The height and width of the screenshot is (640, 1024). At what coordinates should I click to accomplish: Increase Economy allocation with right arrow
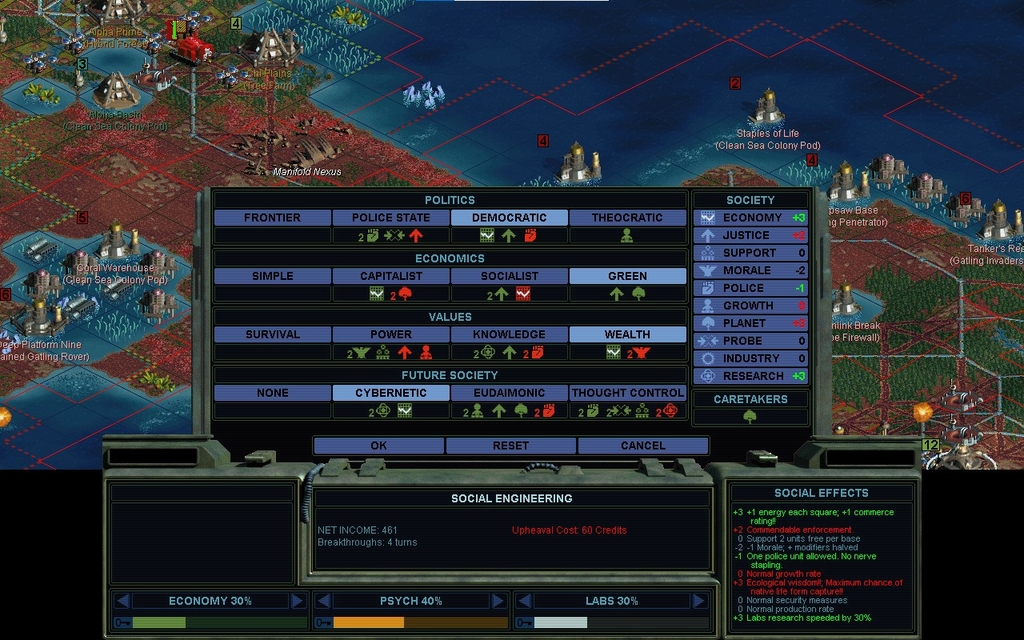coord(297,601)
